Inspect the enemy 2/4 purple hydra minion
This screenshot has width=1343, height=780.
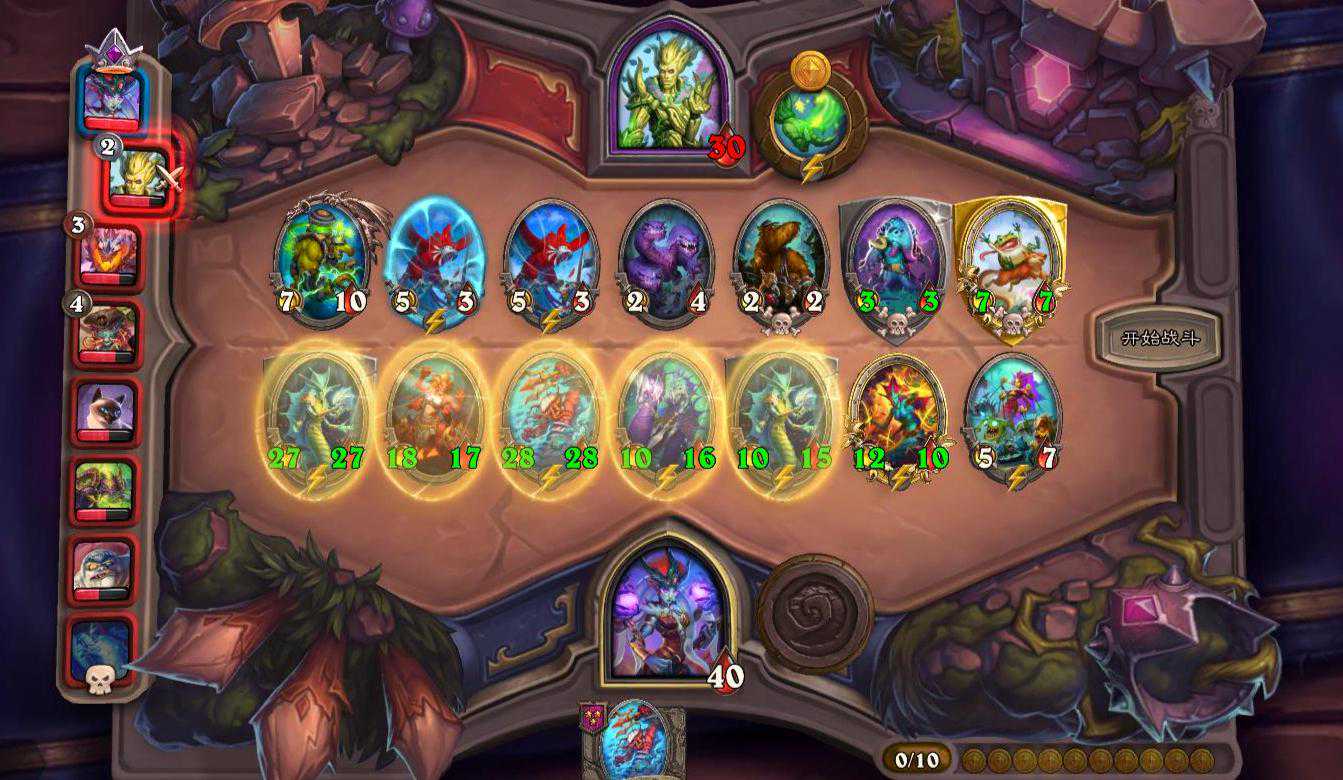(665, 262)
